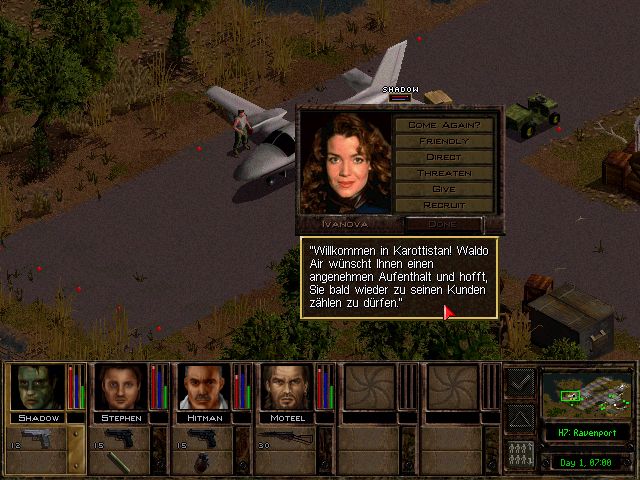
Task: Click Moteel's rifle weapon slot
Action: 289,438
